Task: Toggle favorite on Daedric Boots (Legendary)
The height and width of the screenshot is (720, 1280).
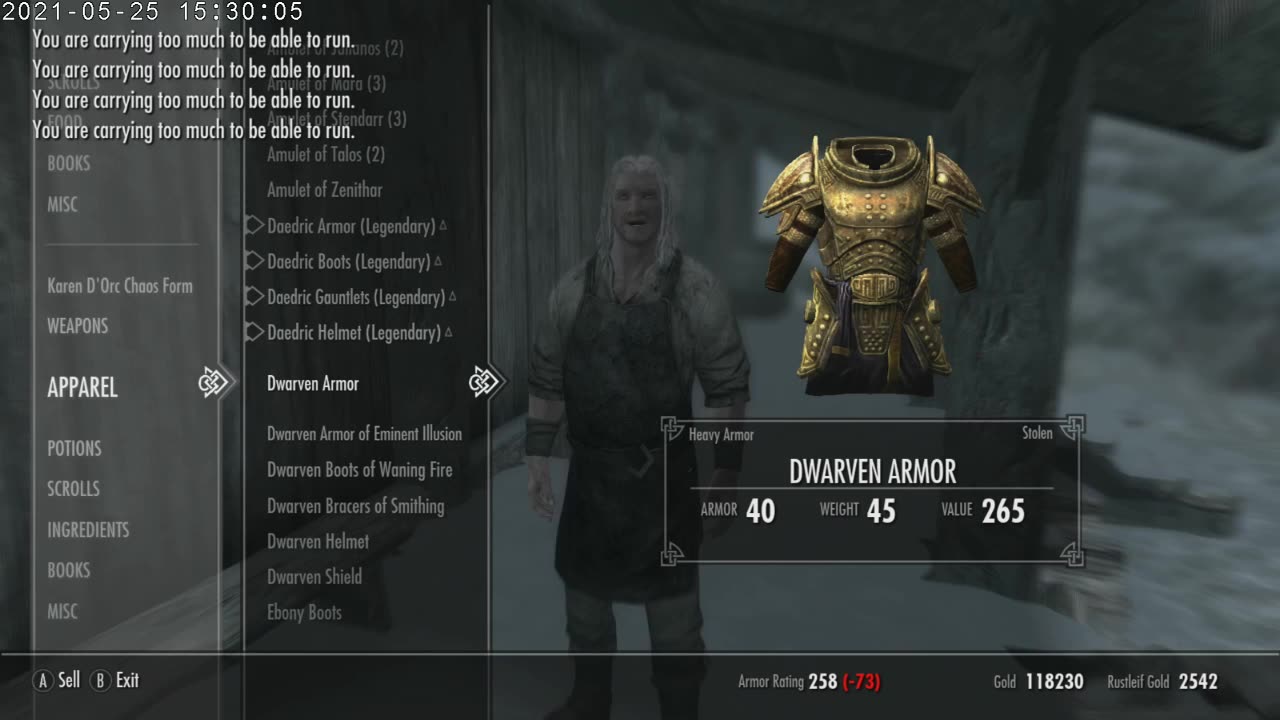Action: (252, 260)
